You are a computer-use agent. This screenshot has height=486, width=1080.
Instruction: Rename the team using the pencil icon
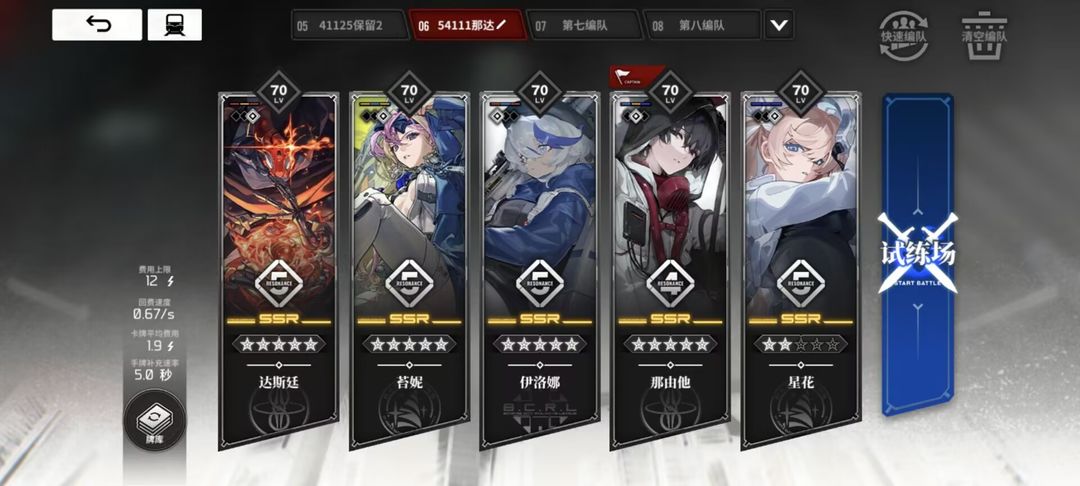(501, 25)
